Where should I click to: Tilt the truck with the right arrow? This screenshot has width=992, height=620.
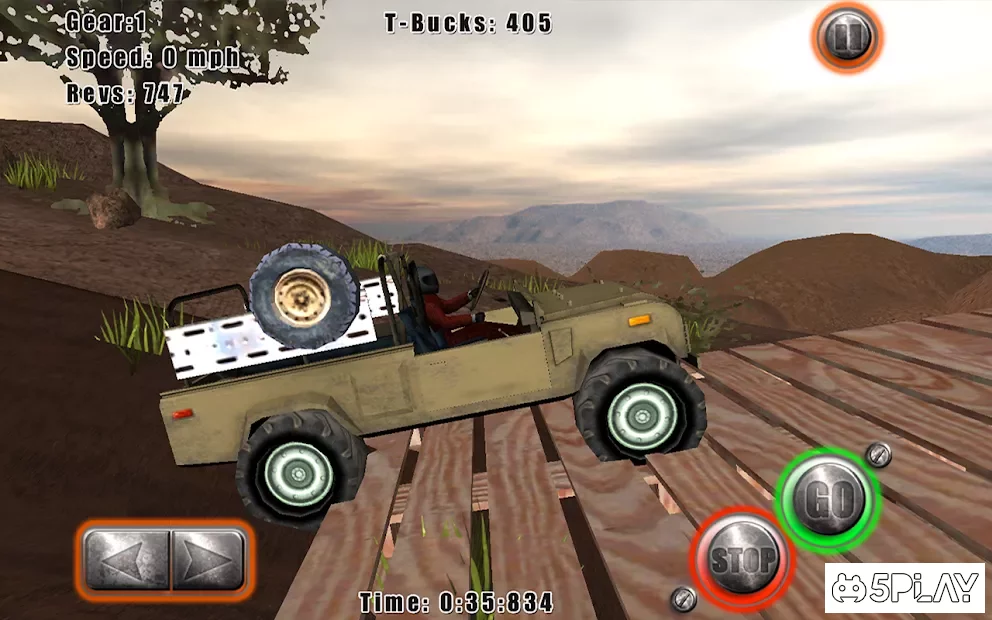(x=206, y=559)
